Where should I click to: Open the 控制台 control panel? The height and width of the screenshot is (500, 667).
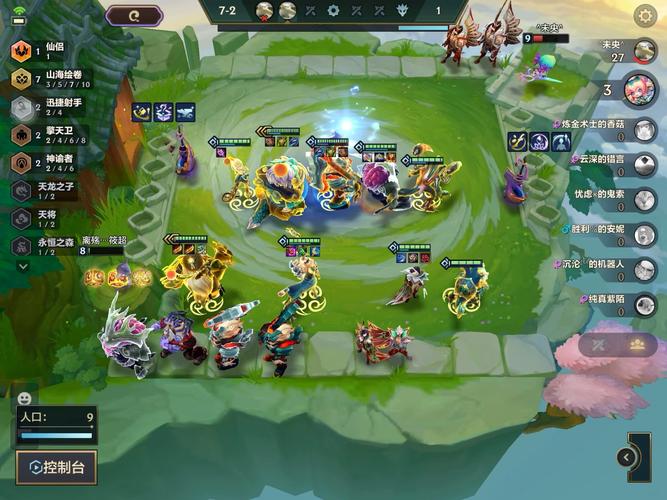click(x=56, y=467)
